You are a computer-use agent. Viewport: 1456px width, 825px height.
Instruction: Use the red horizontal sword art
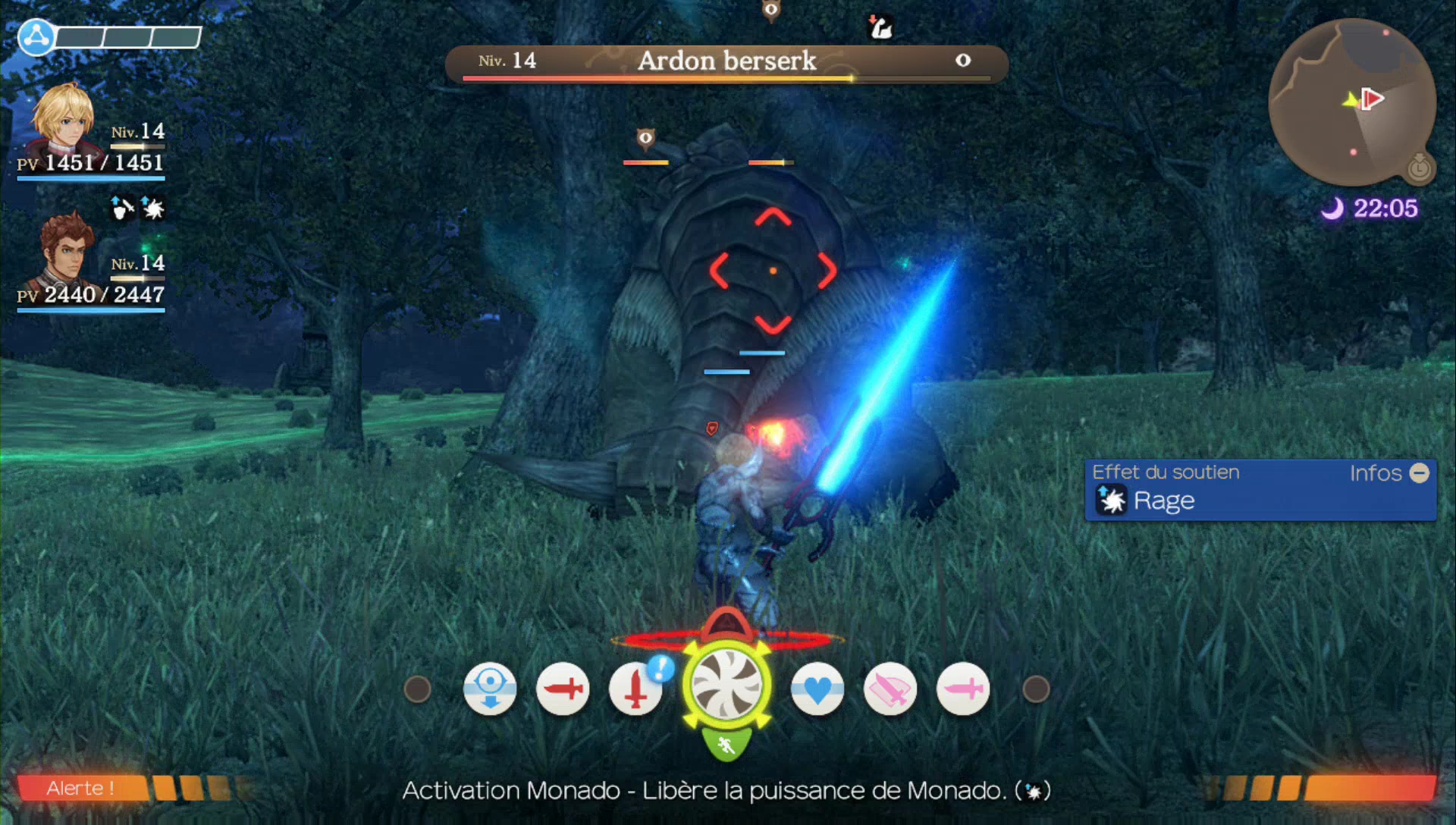tap(563, 689)
